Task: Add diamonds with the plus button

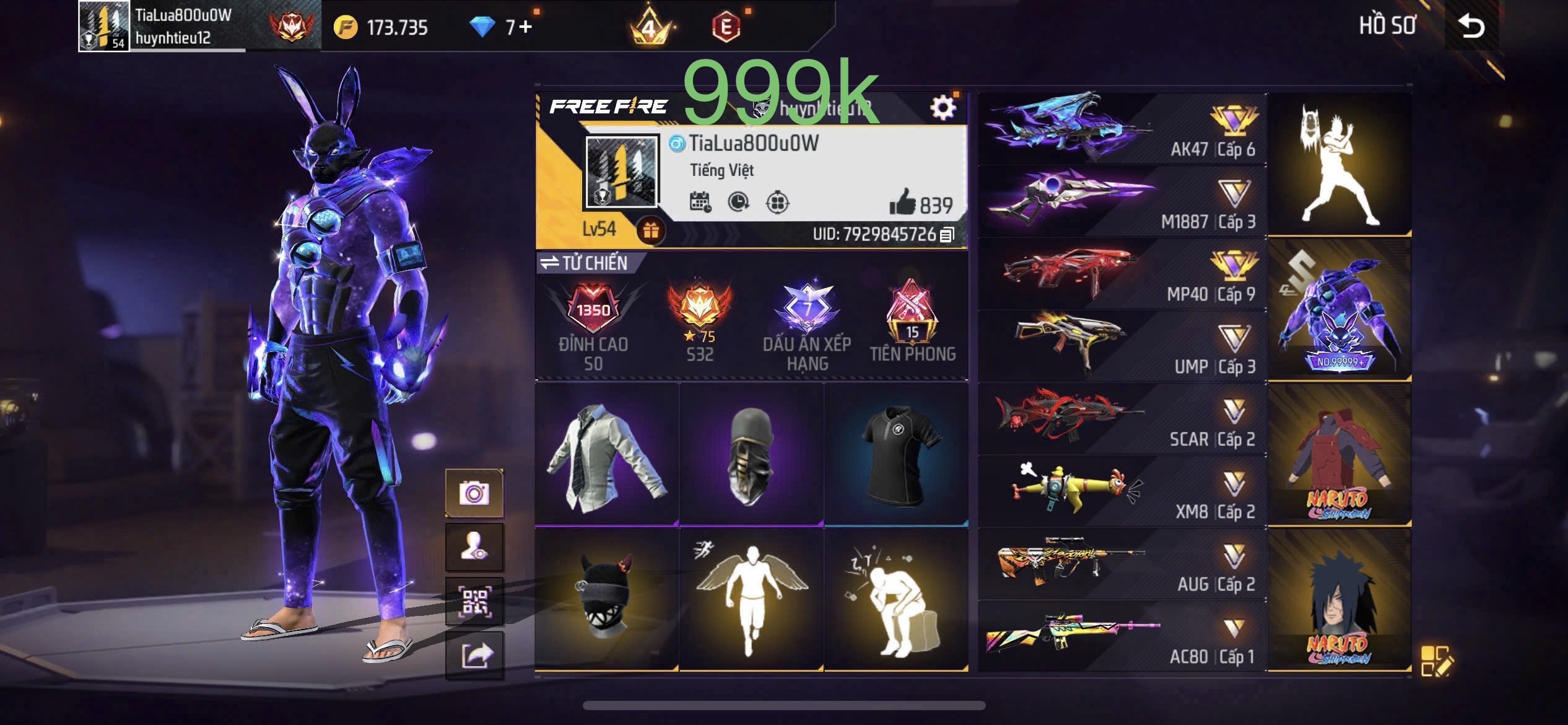Action: tap(525, 27)
